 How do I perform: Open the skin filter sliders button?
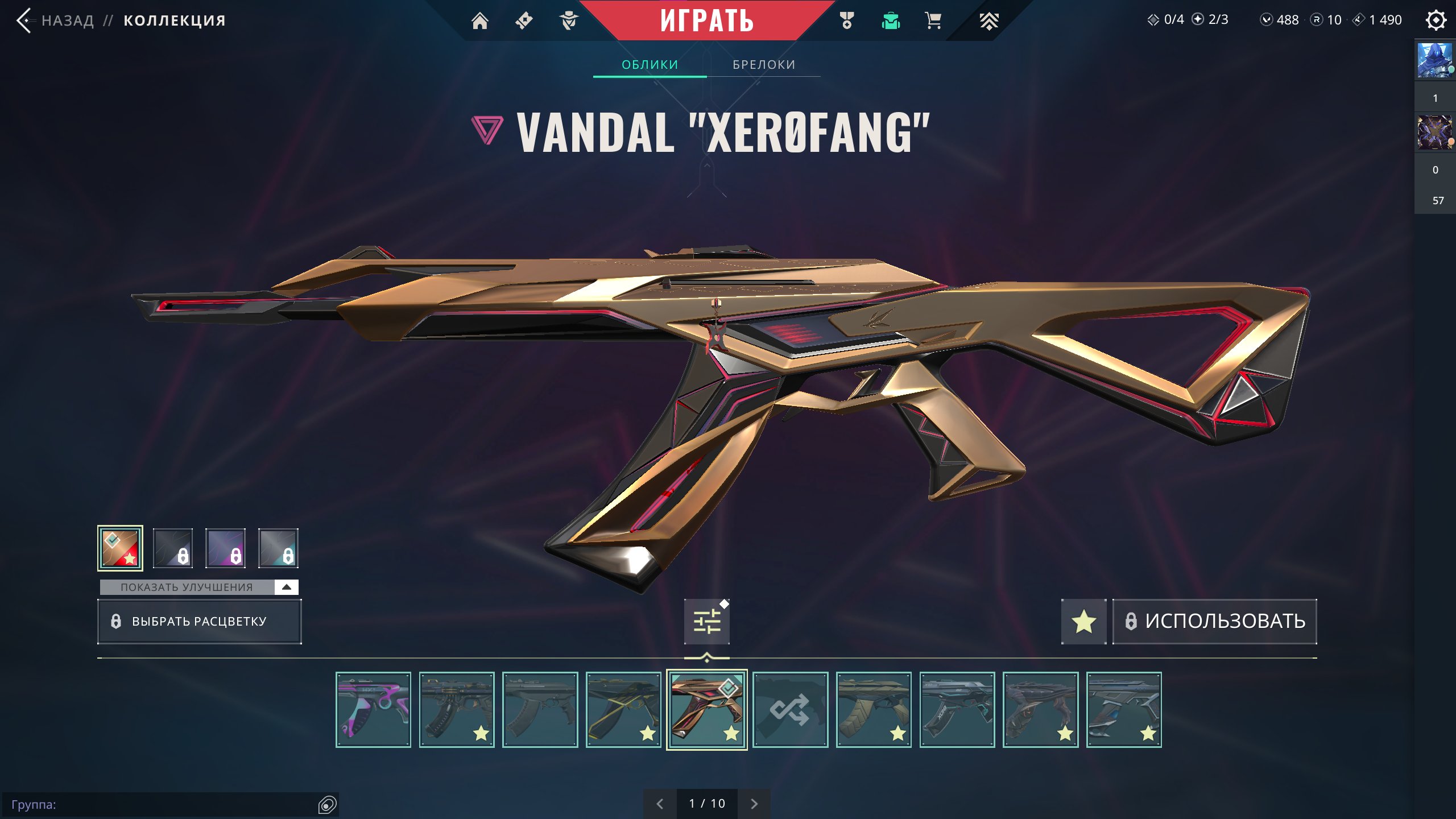(x=707, y=621)
